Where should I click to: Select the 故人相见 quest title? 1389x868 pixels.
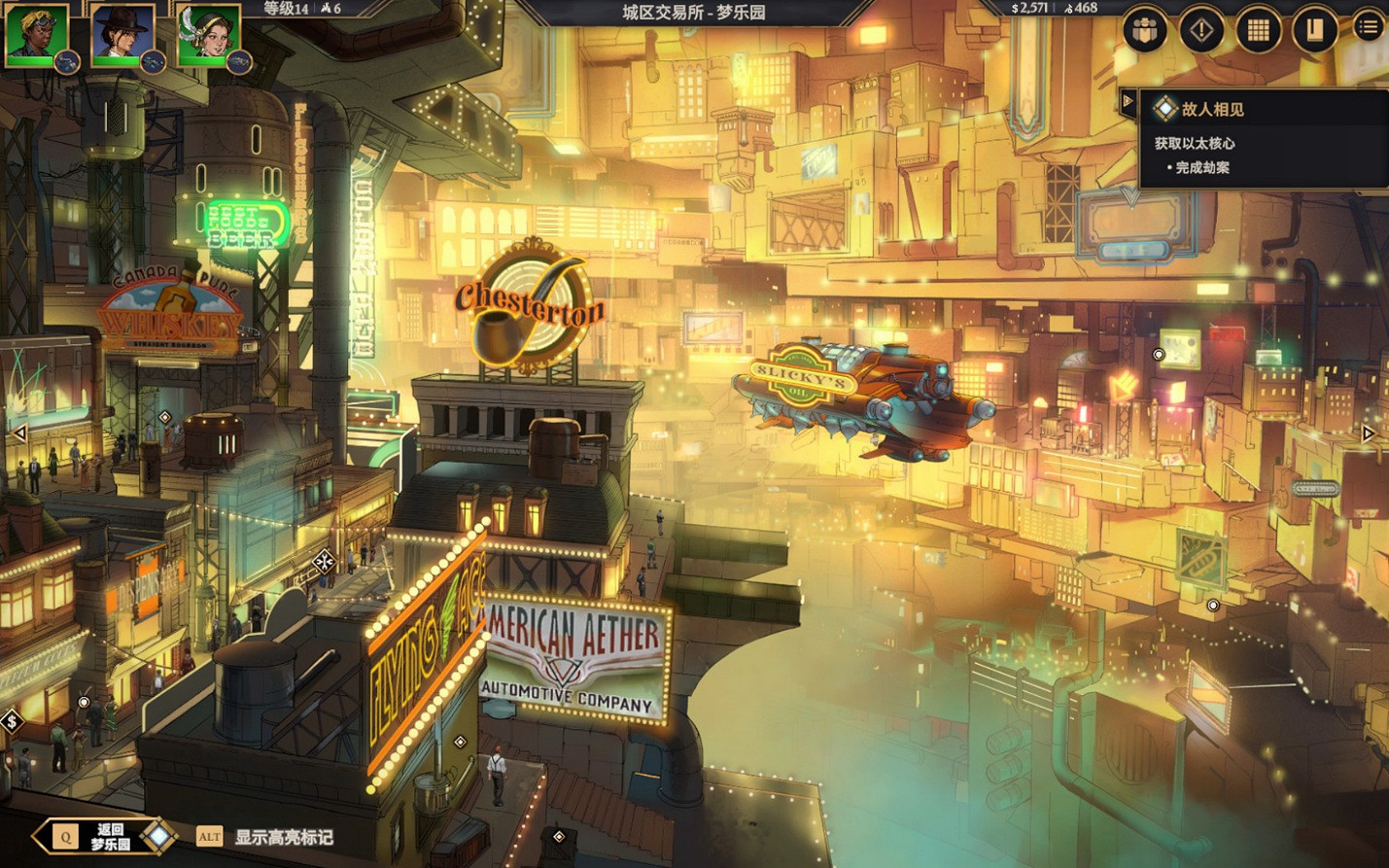[x=1210, y=109]
